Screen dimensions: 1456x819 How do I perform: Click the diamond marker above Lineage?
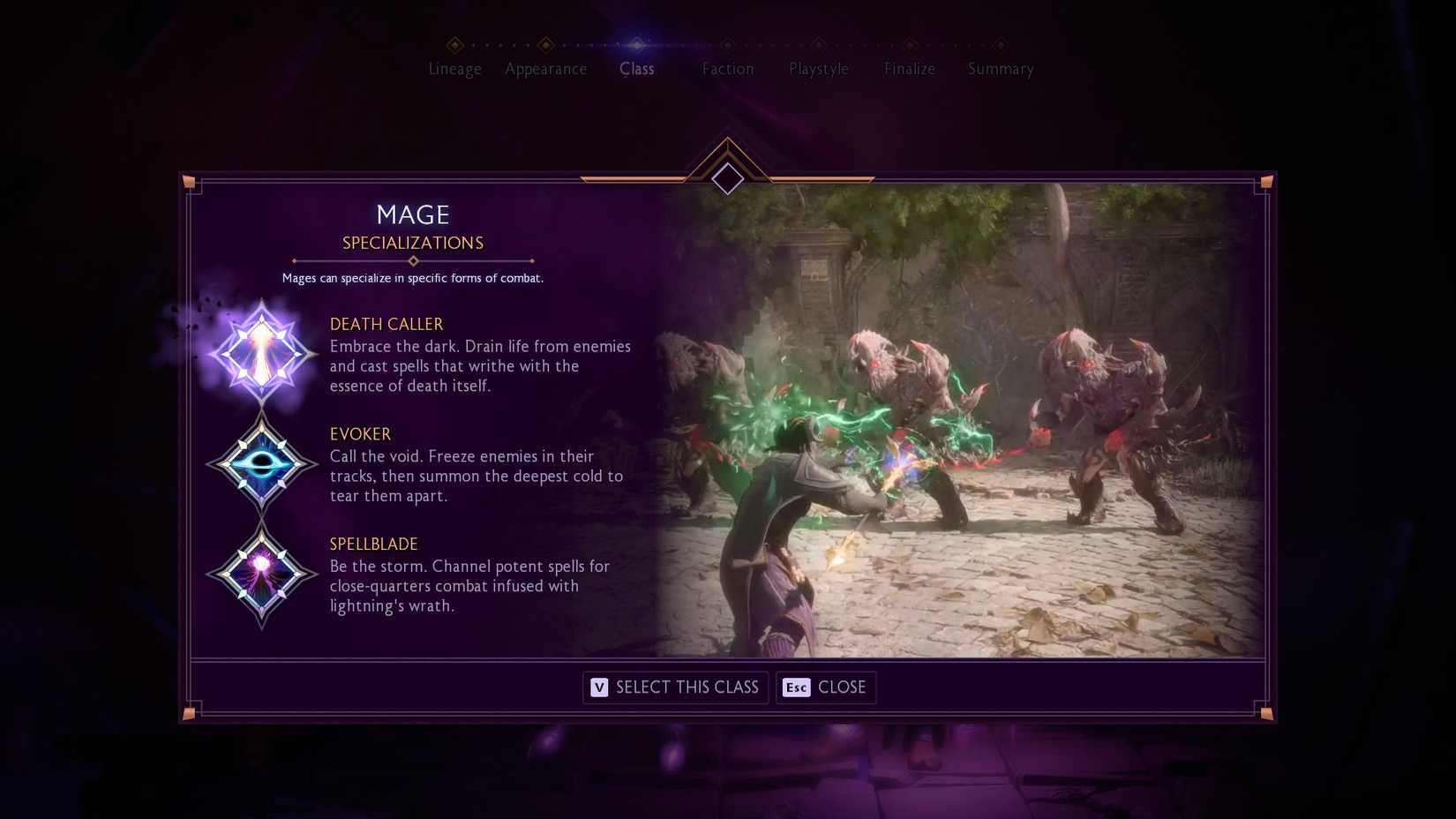455,43
